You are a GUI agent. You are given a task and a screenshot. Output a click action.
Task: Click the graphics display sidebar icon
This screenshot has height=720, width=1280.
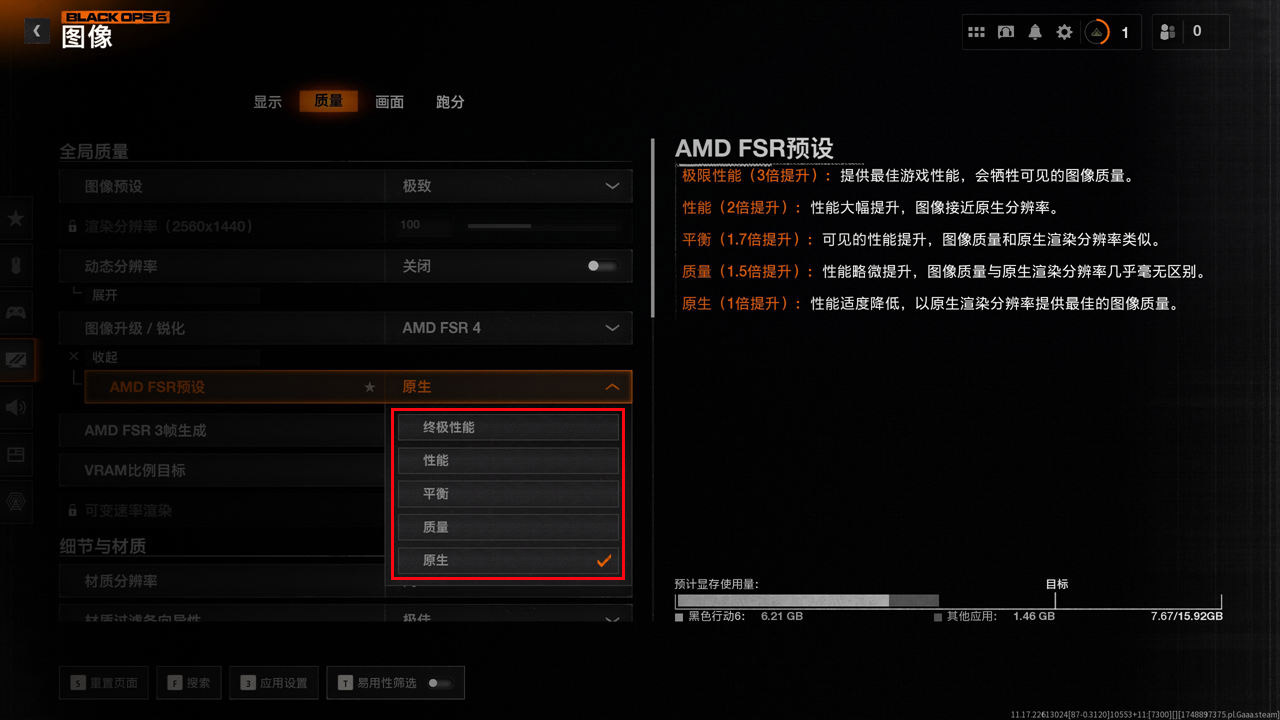pyautogui.click(x=17, y=359)
